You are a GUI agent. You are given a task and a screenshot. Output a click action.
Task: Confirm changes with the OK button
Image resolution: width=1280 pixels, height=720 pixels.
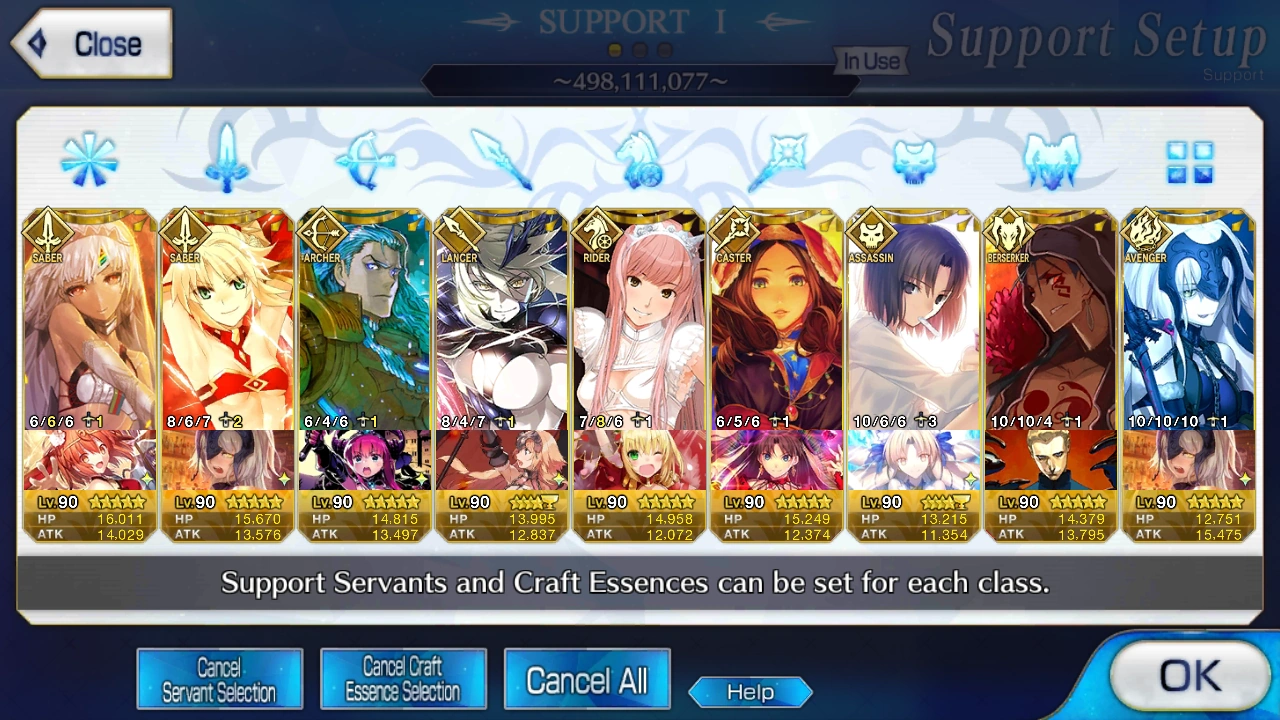click(x=1192, y=676)
